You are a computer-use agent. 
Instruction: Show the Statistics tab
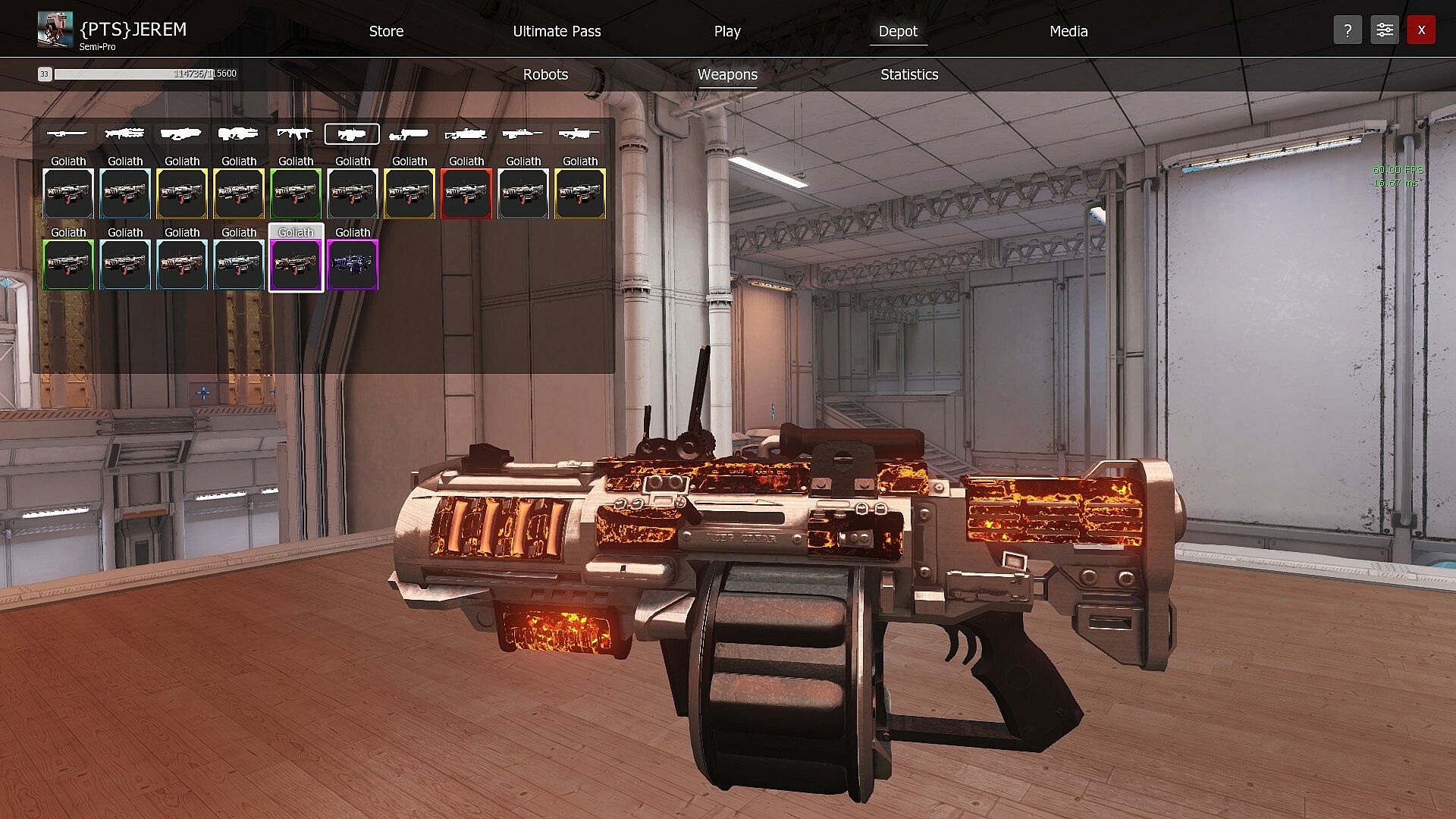[909, 74]
